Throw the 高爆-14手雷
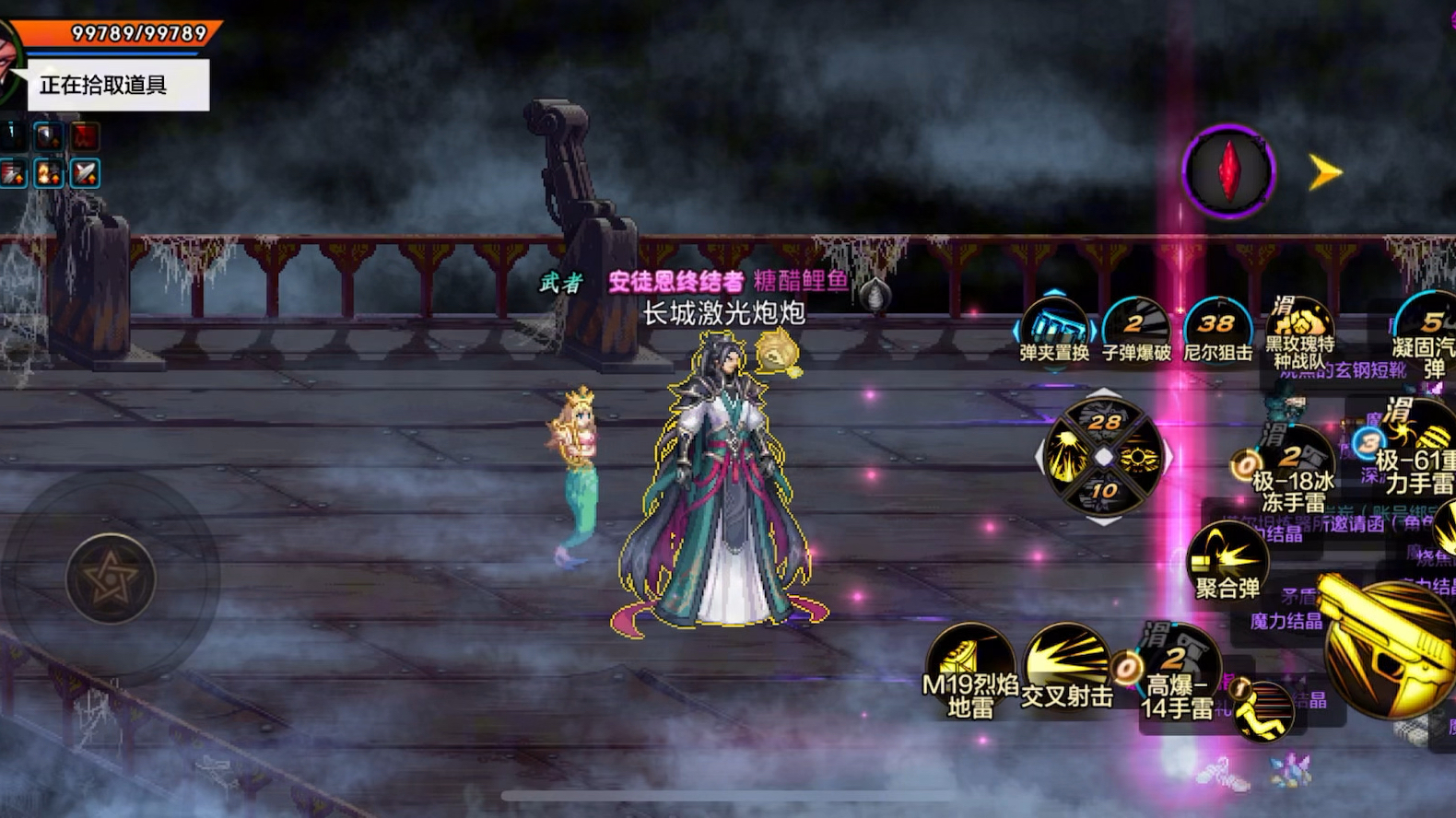This screenshot has height=818, width=1456. (1179, 668)
